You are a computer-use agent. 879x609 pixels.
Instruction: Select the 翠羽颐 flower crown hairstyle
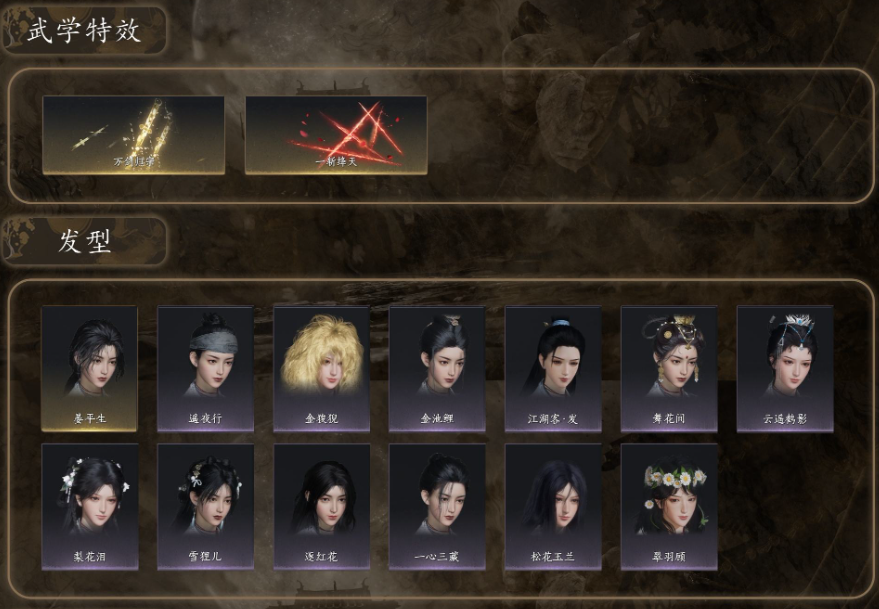click(669, 506)
